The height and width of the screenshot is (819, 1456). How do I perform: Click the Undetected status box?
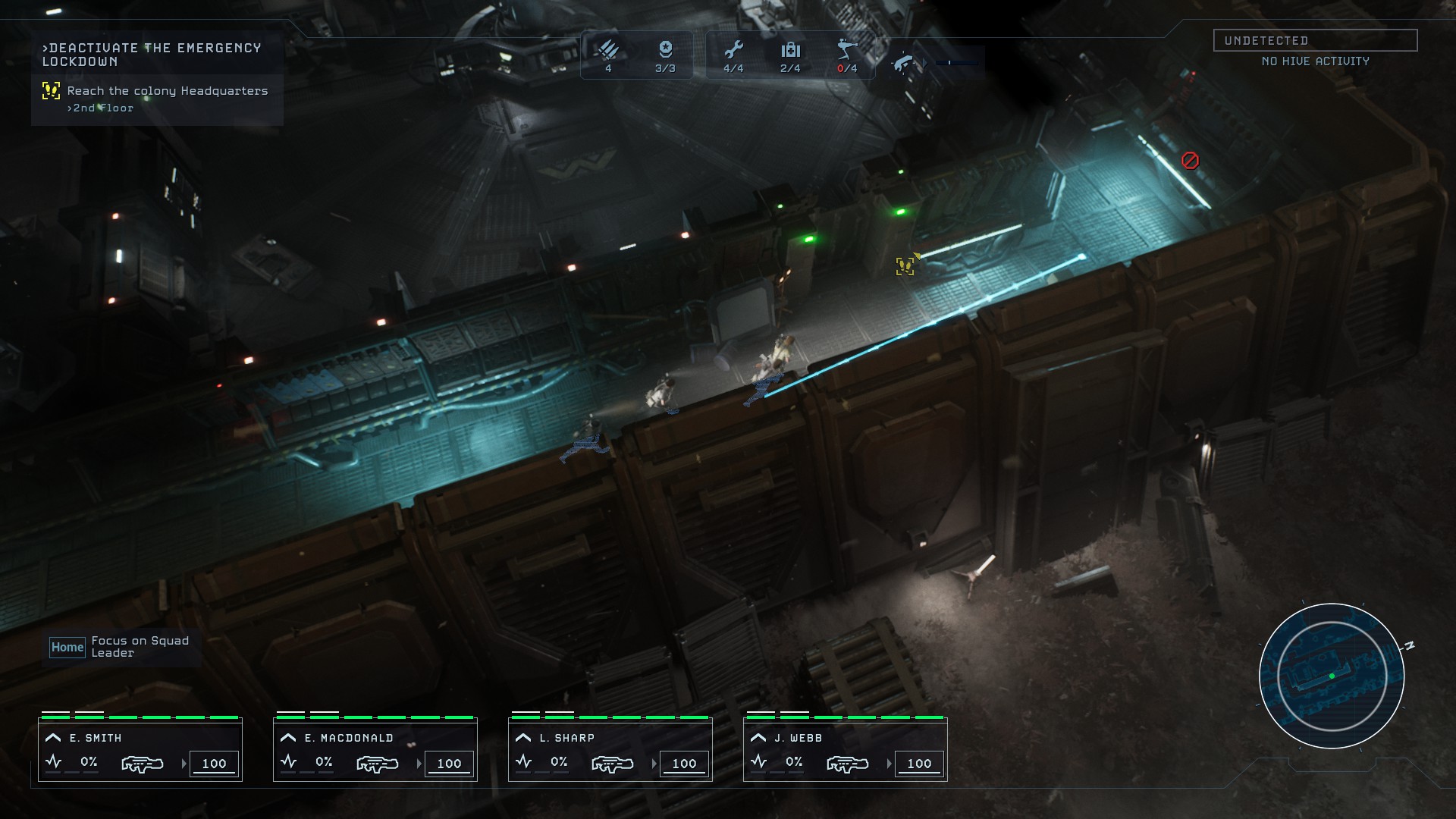click(1315, 40)
